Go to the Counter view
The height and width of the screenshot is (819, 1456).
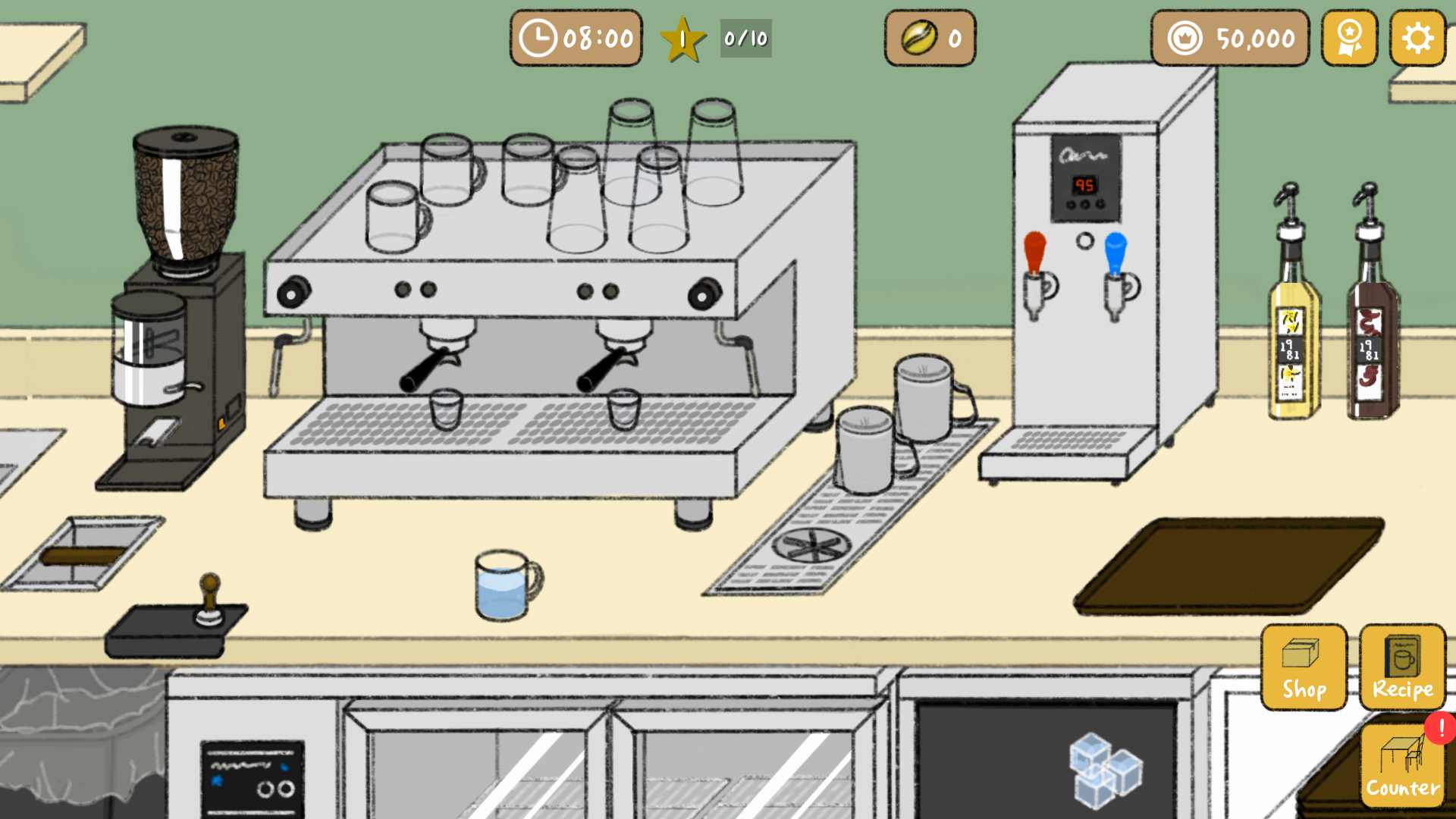coord(1404,766)
